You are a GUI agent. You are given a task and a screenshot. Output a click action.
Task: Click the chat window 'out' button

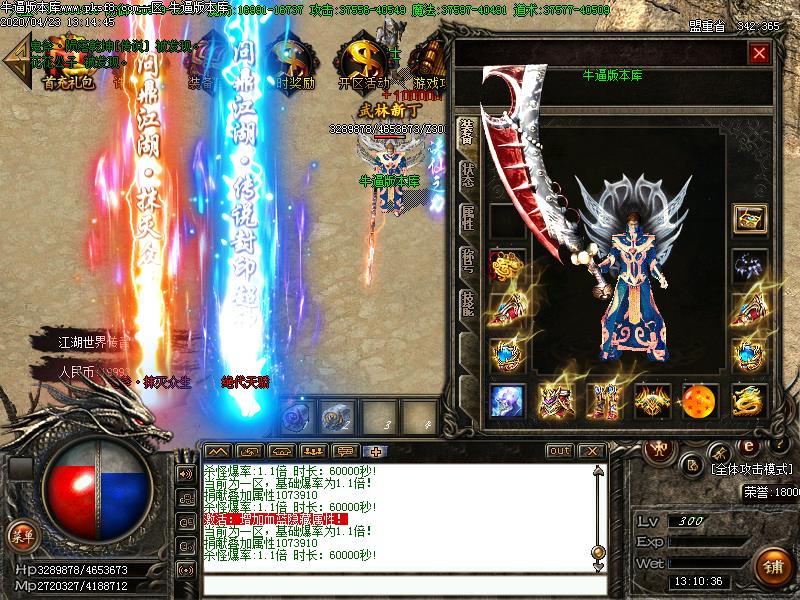[560, 451]
